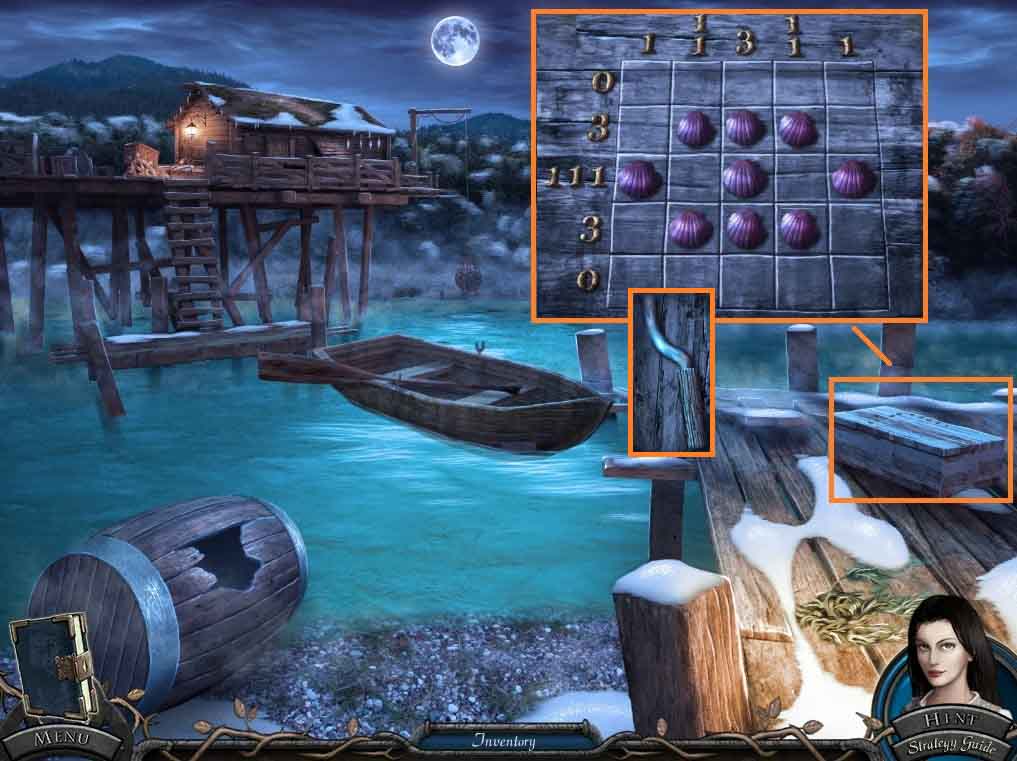
Task: Use the Hint portrait button
Action: [945, 660]
